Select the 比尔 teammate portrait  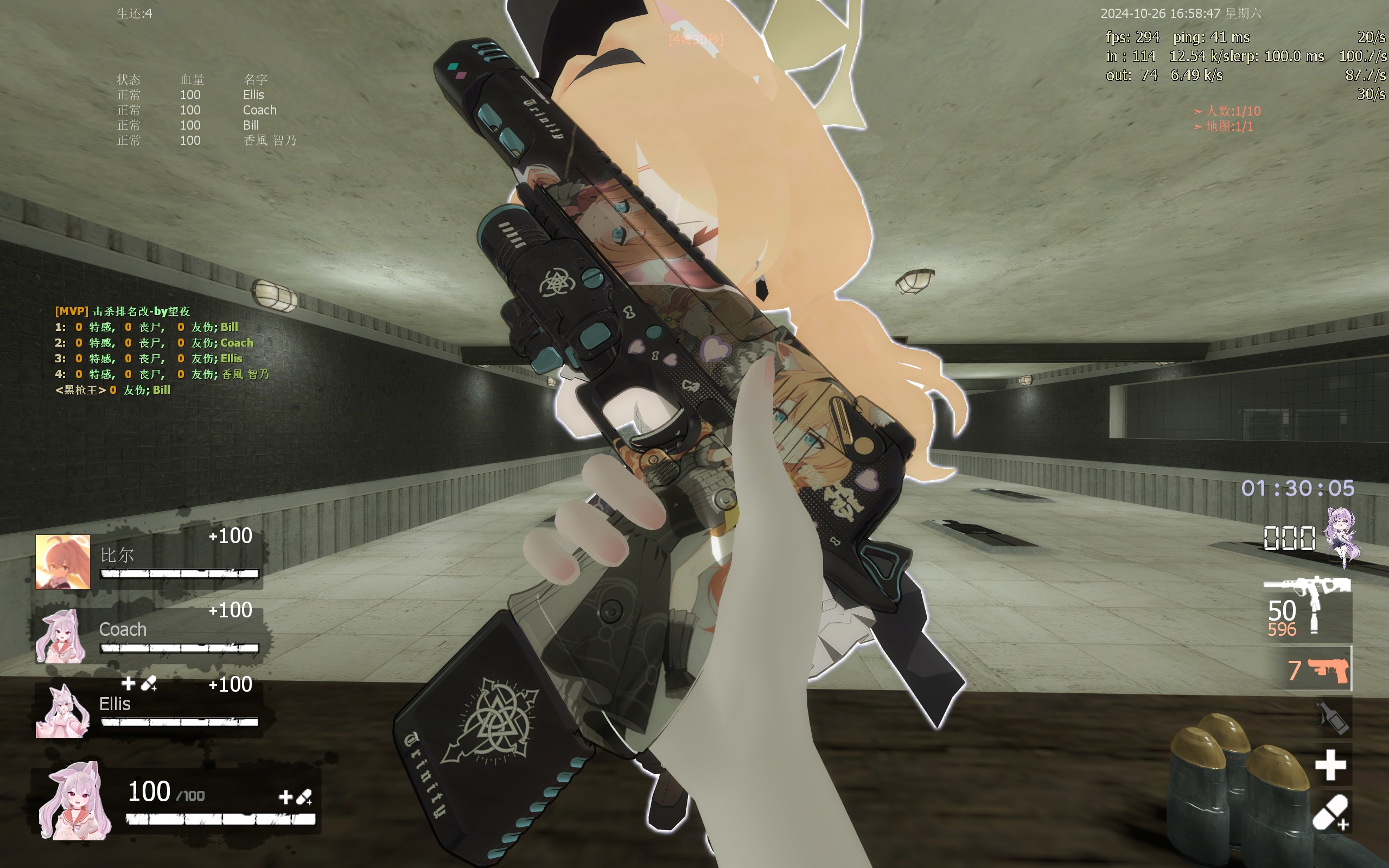[x=62, y=561]
